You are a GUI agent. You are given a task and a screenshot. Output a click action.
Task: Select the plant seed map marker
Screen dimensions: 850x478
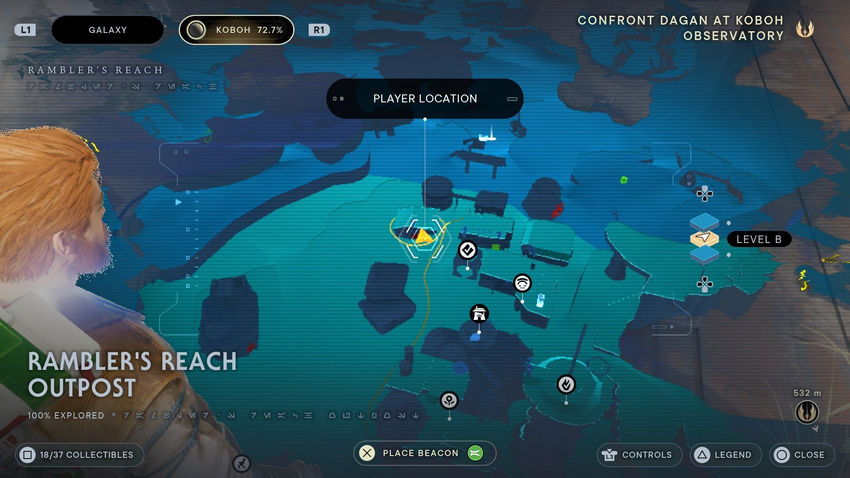pyautogui.click(x=449, y=400)
